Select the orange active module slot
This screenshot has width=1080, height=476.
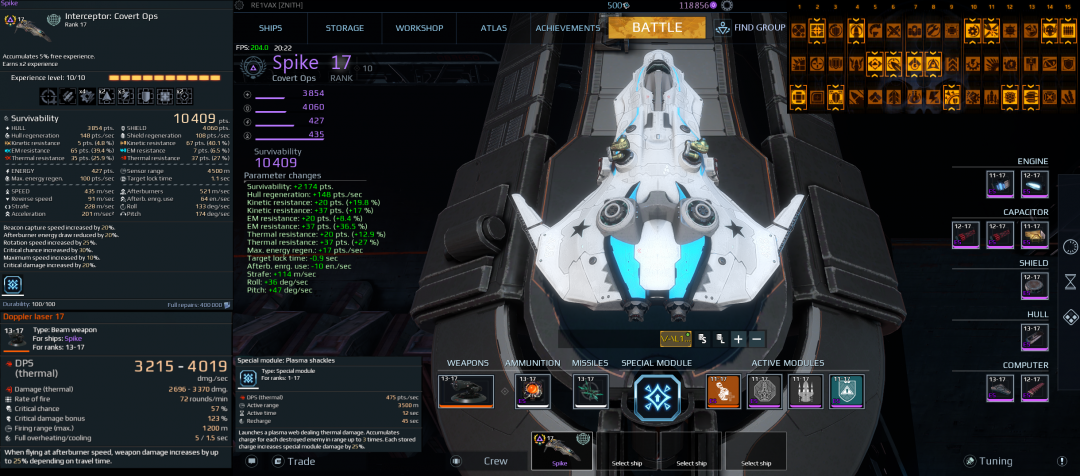723,391
